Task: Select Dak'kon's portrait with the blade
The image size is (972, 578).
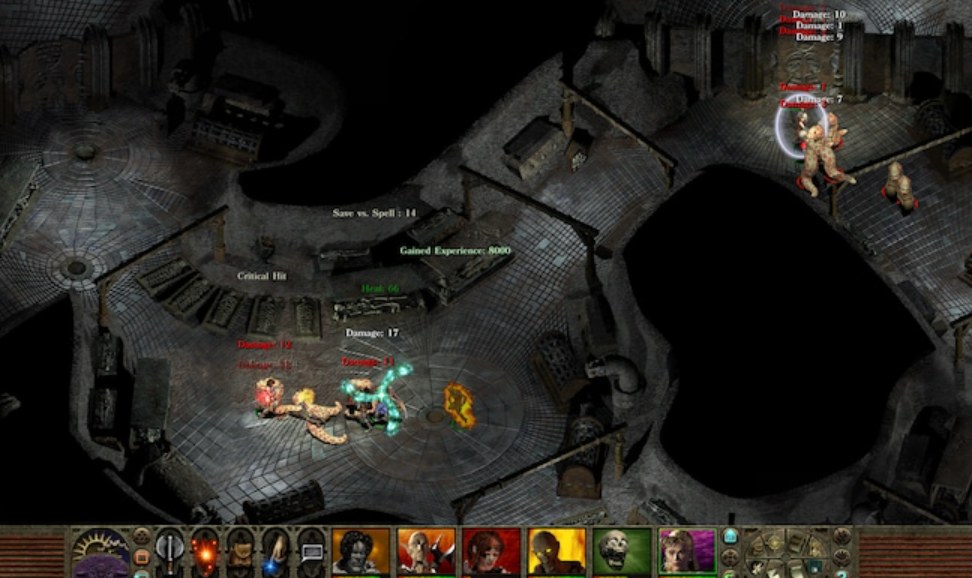Action: (426, 551)
